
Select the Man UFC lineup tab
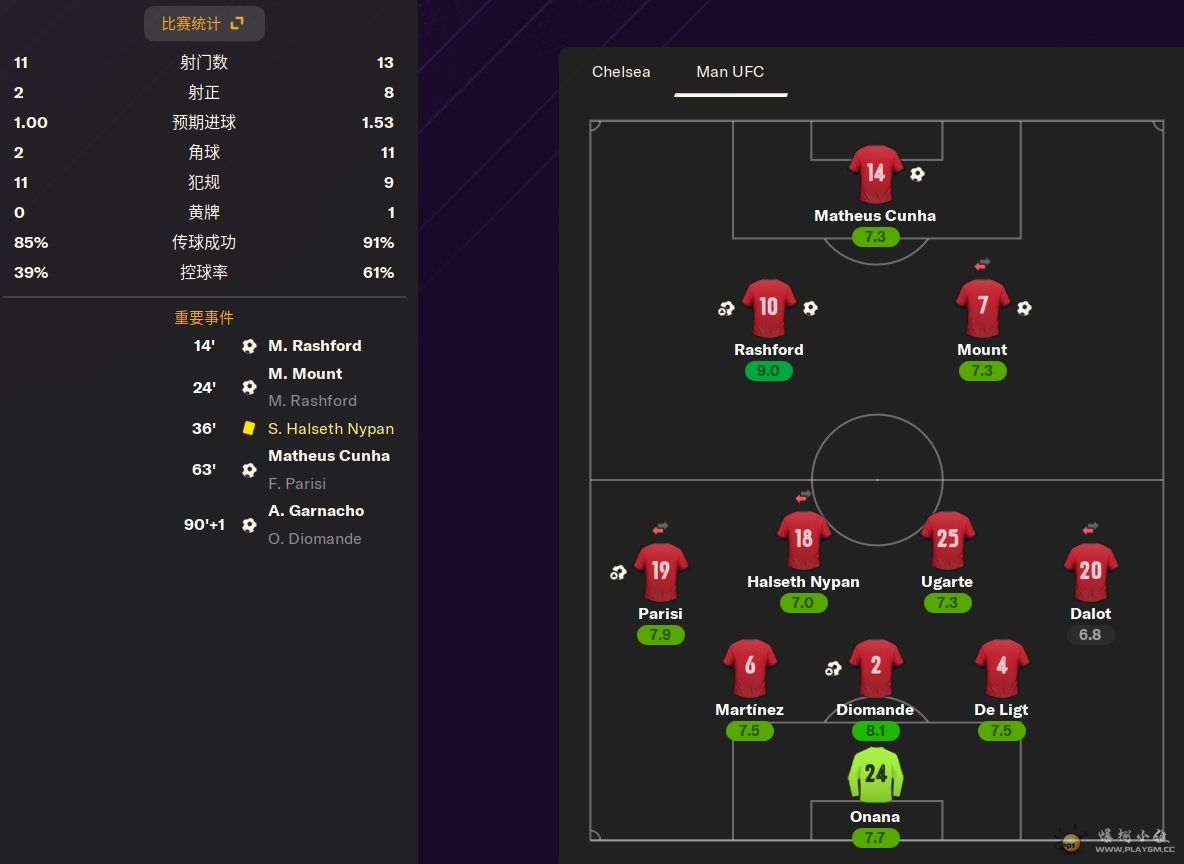click(730, 72)
